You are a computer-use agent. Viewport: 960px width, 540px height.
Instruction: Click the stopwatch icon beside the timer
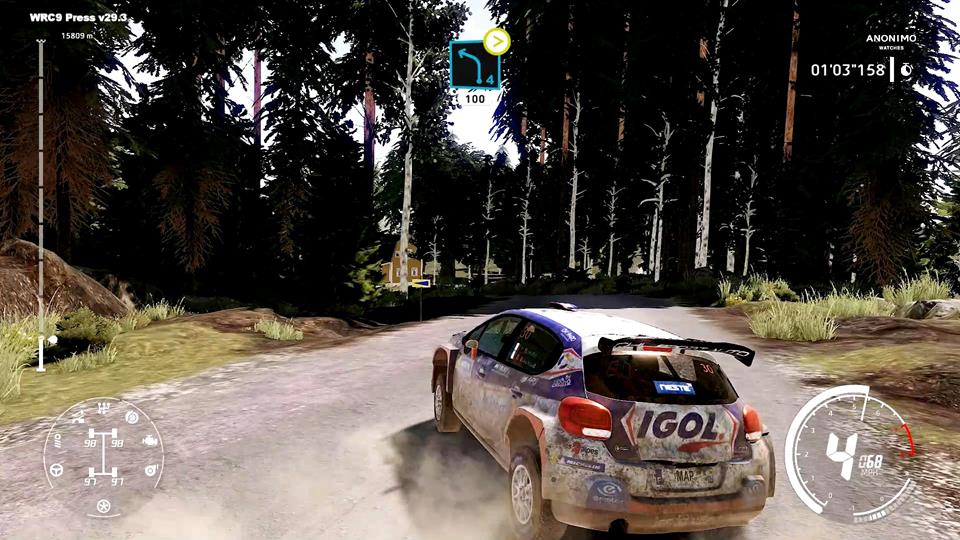(x=905, y=70)
